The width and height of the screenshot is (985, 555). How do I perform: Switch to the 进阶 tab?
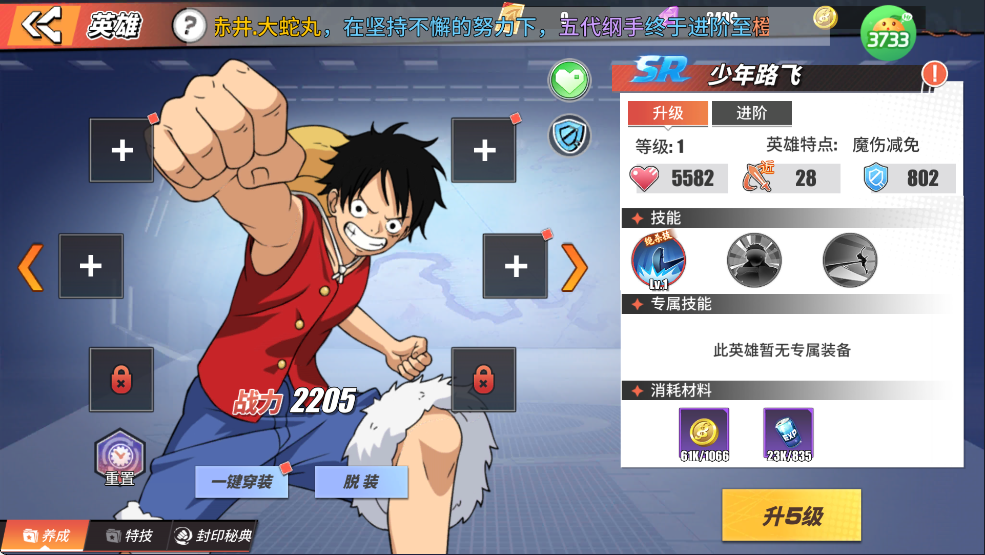[752, 113]
